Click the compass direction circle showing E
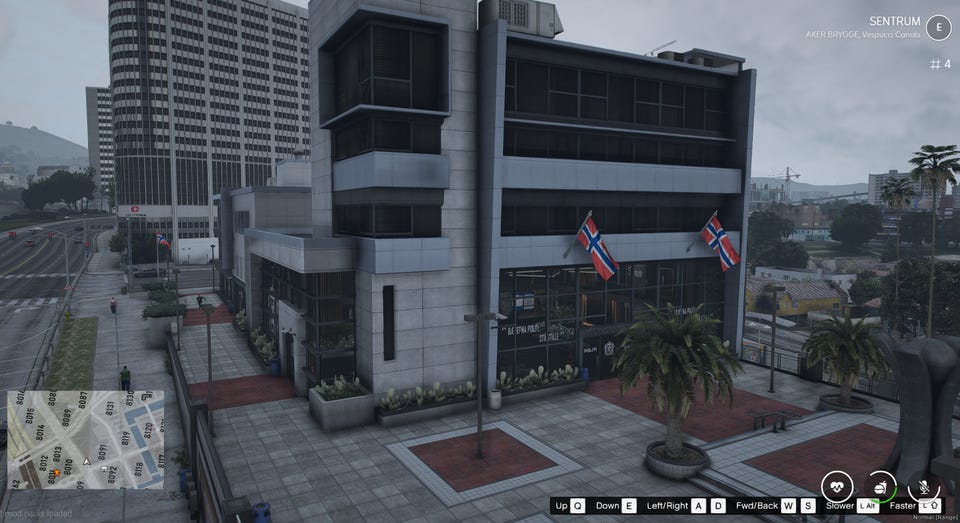 pyautogui.click(x=938, y=28)
